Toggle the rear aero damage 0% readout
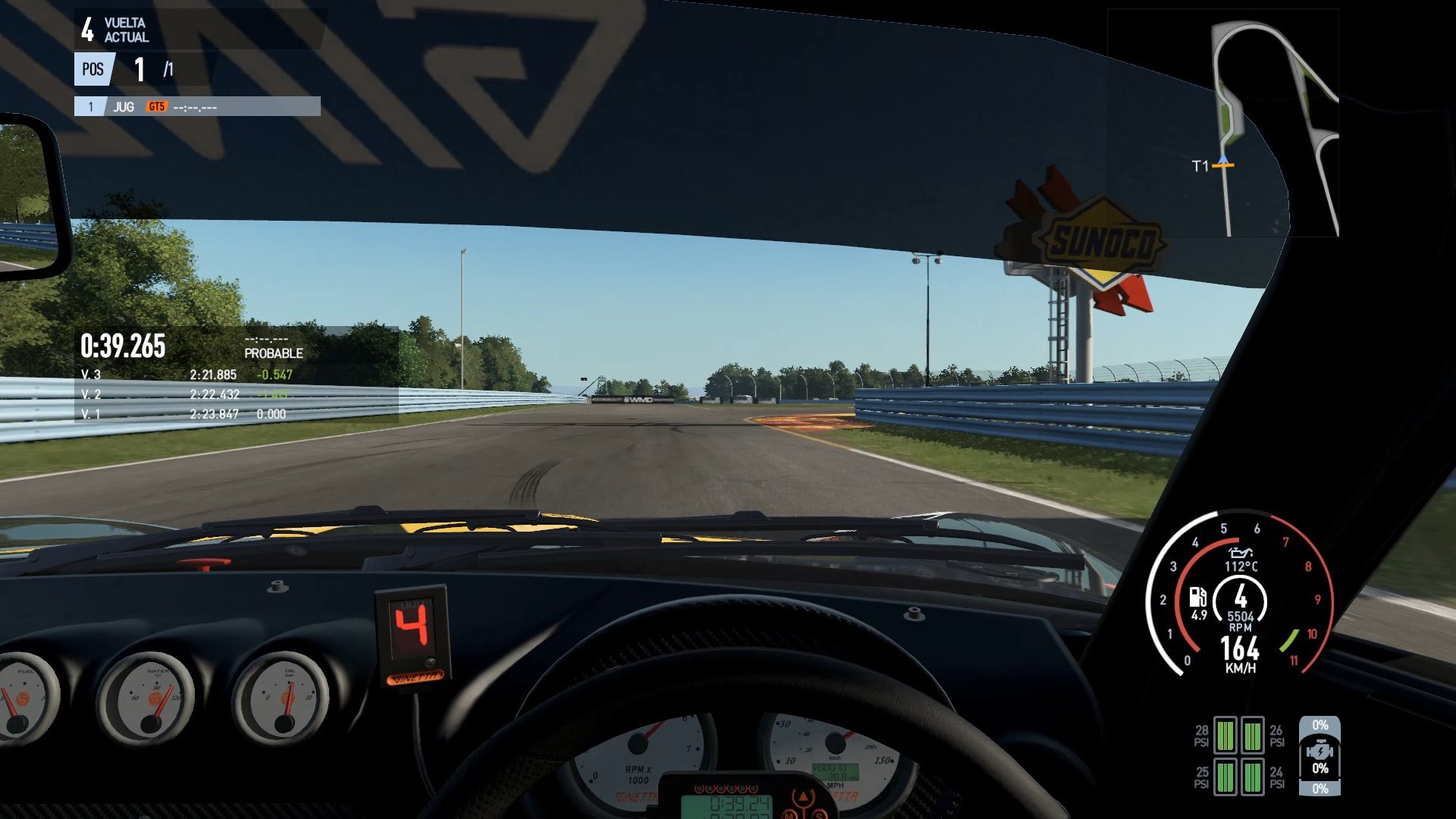This screenshot has height=819, width=1456. click(x=1319, y=787)
